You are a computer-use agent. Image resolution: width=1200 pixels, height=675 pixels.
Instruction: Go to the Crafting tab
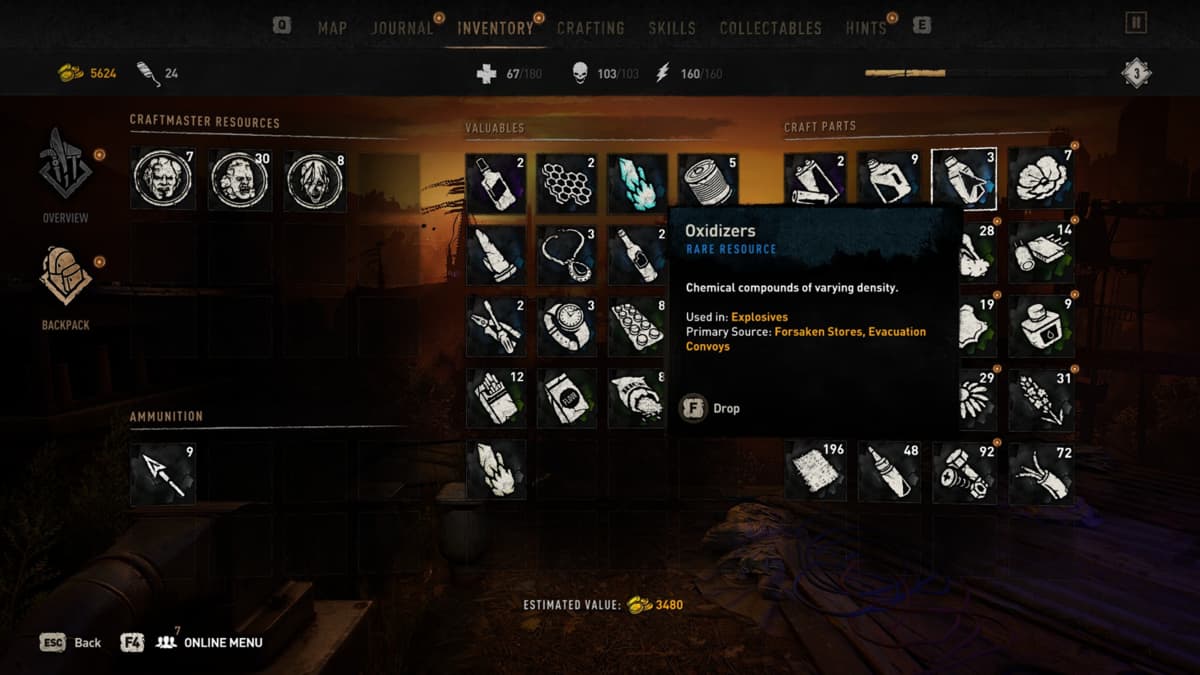tap(591, 28)
